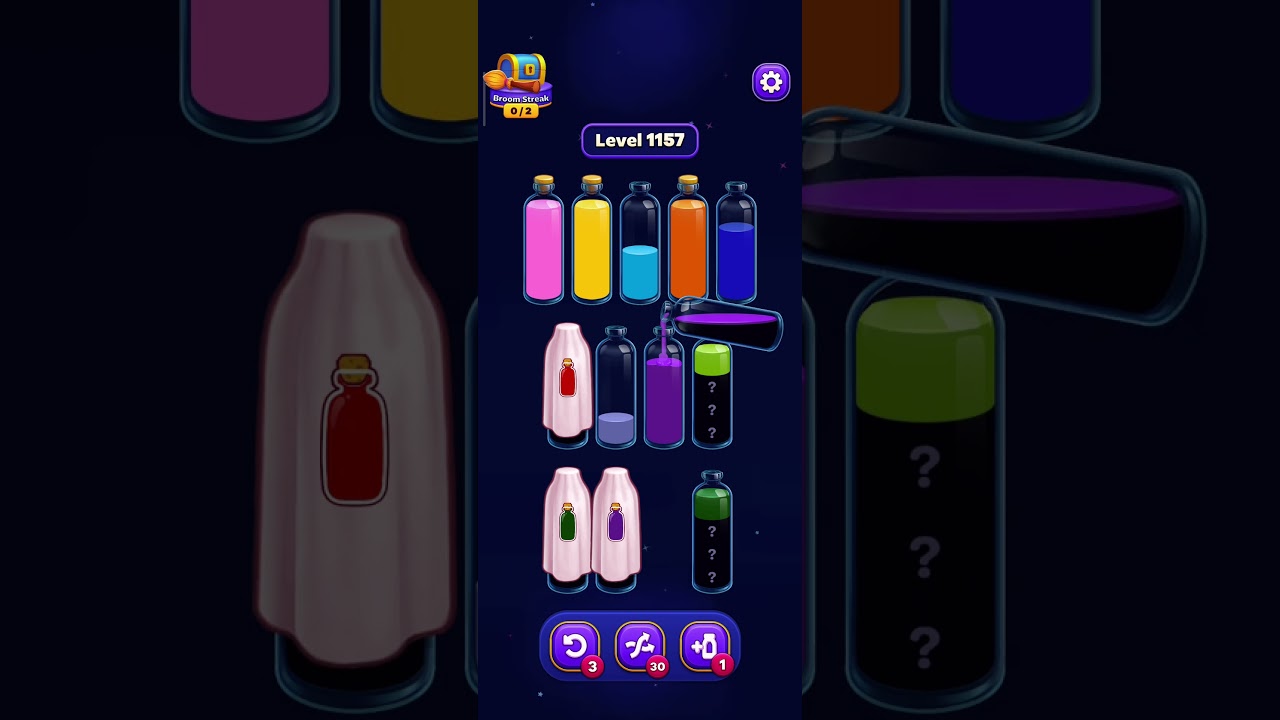The width and height of the screenshot is (1280, 720).
Task: Select the yellow potion bottle
Action: (x=591, y=245)
